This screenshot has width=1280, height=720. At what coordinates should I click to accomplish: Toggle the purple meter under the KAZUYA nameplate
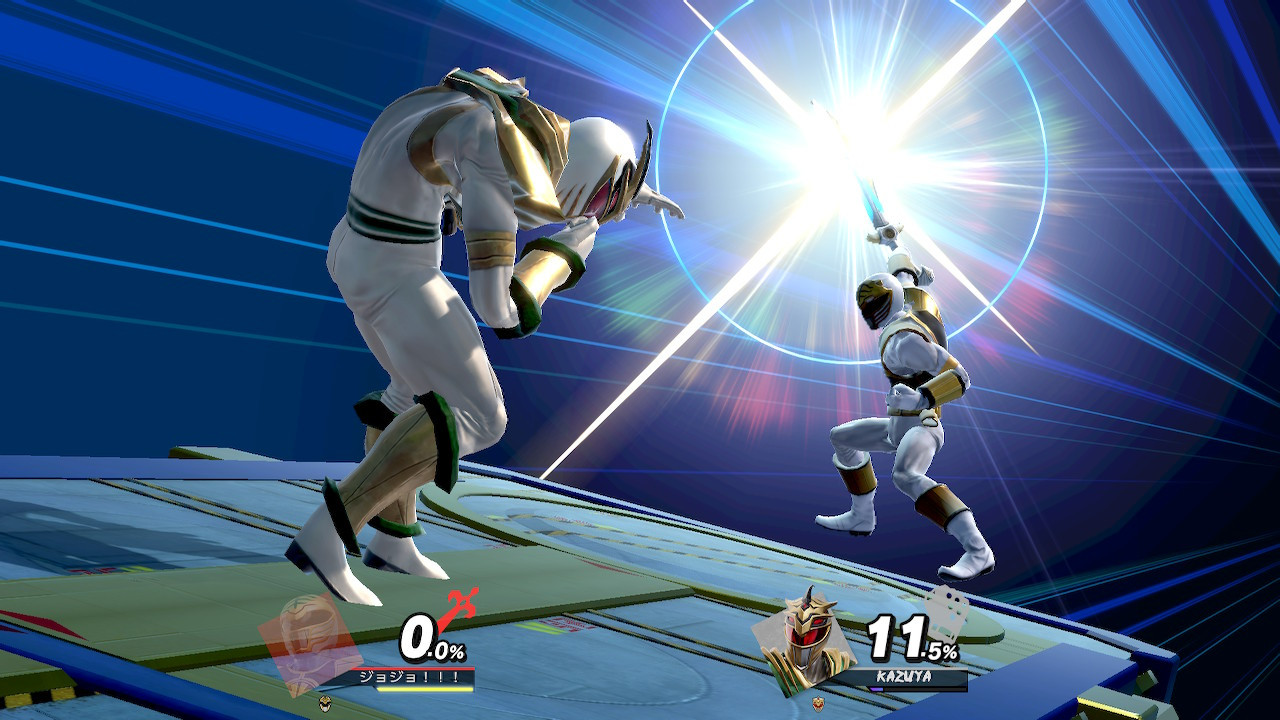[x=914, y=689]
